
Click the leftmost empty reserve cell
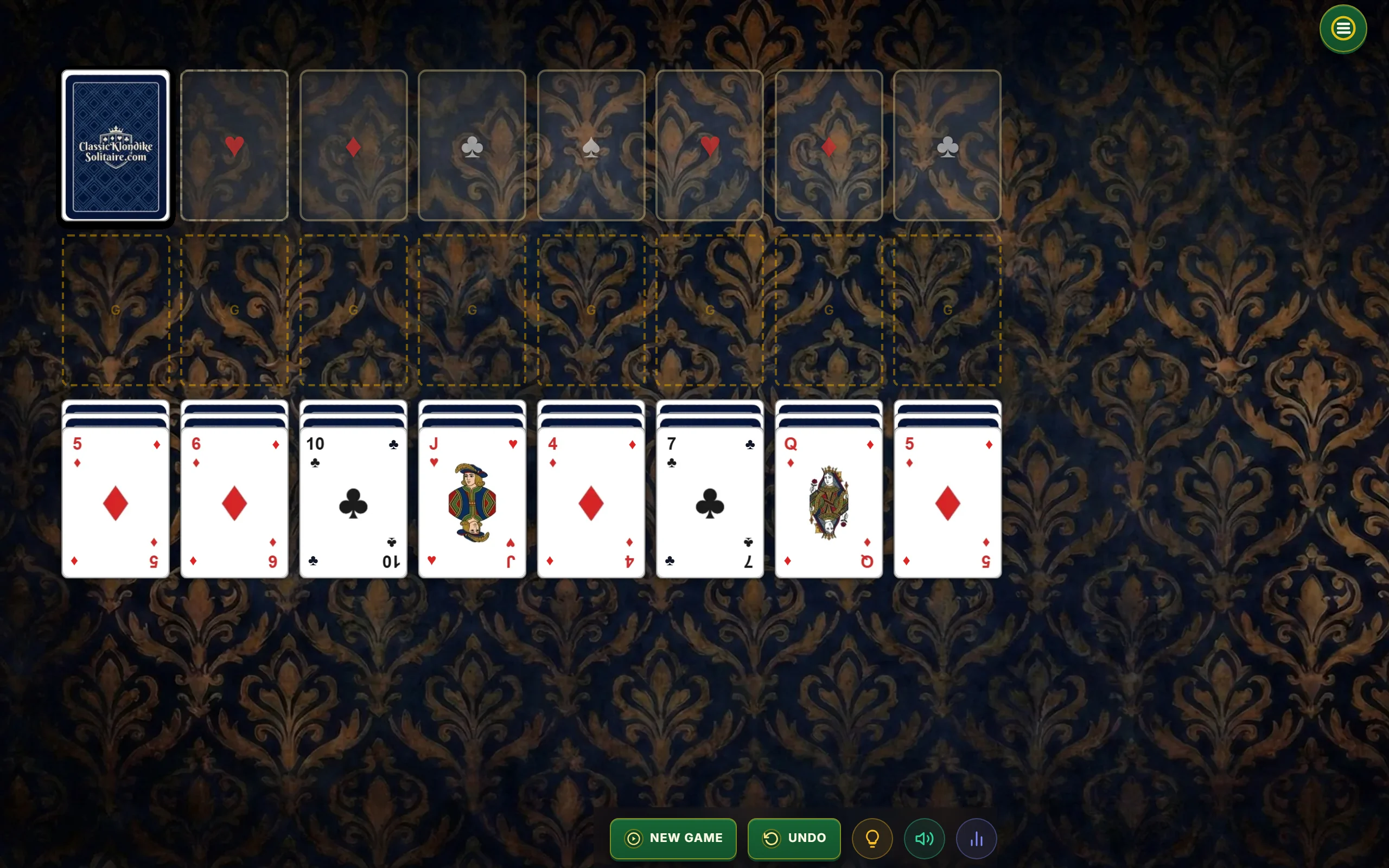(x=116, y=310)
